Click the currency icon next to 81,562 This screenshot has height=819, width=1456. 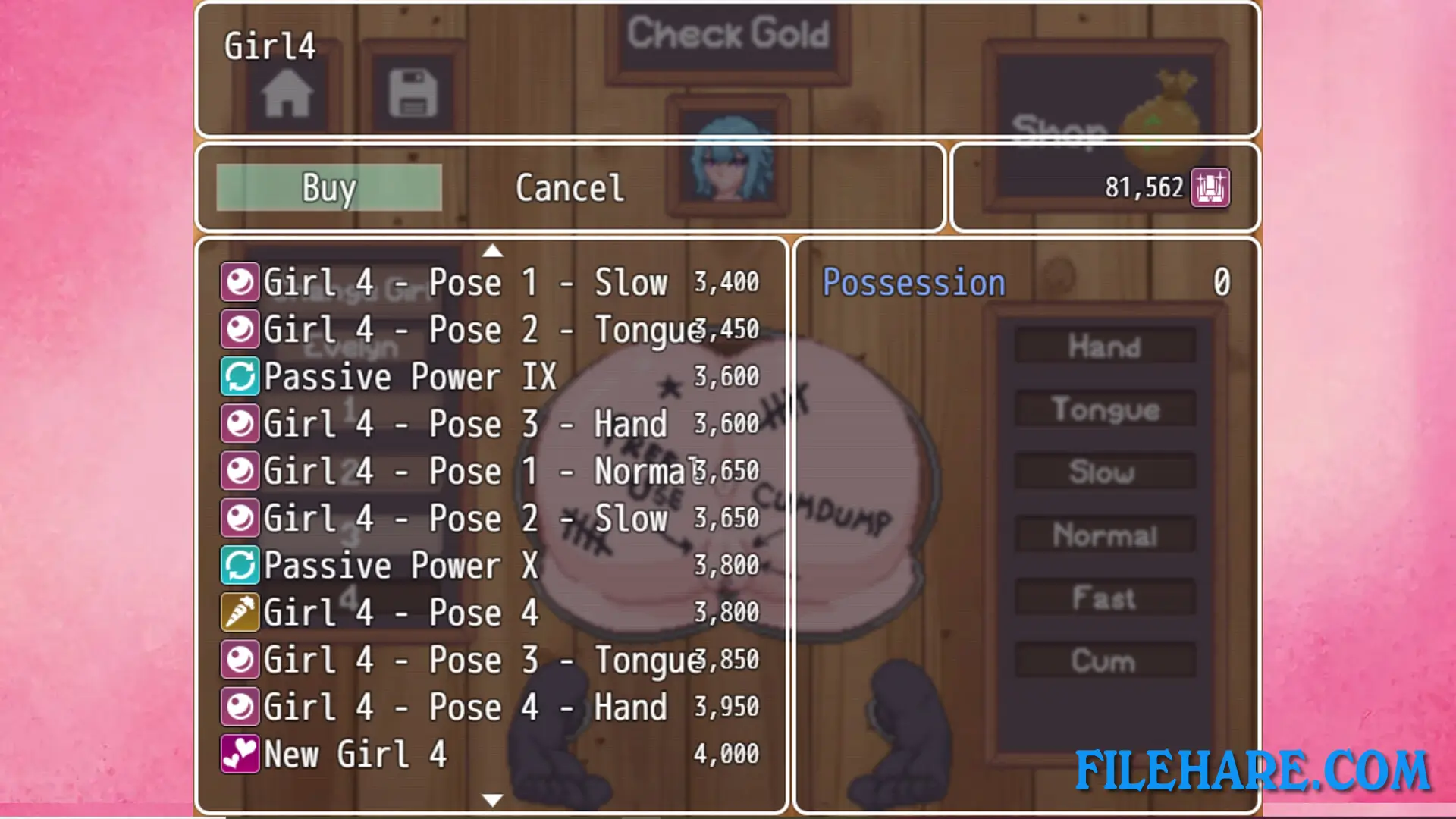1211,188
